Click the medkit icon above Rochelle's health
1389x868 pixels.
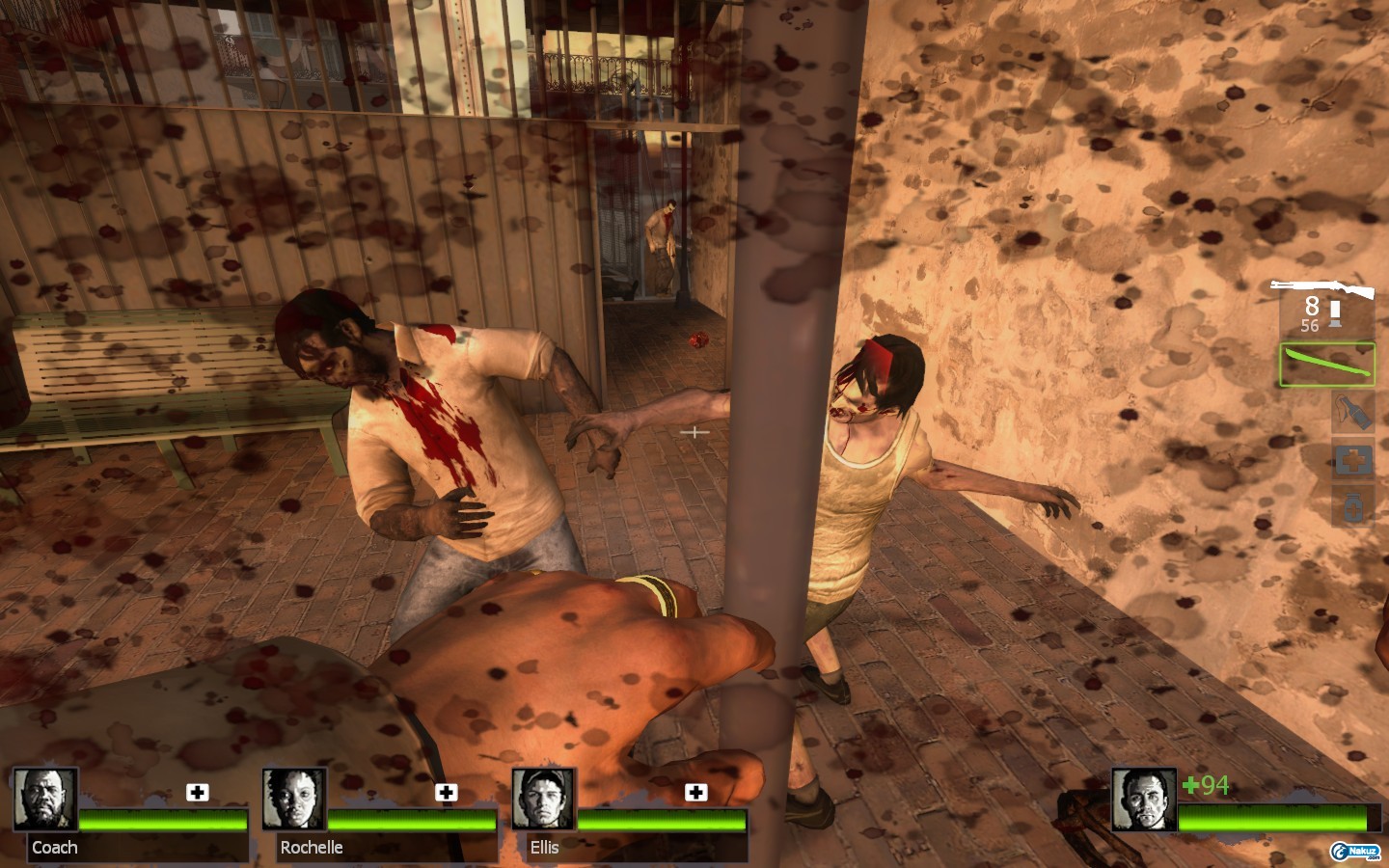click(447, 793)
